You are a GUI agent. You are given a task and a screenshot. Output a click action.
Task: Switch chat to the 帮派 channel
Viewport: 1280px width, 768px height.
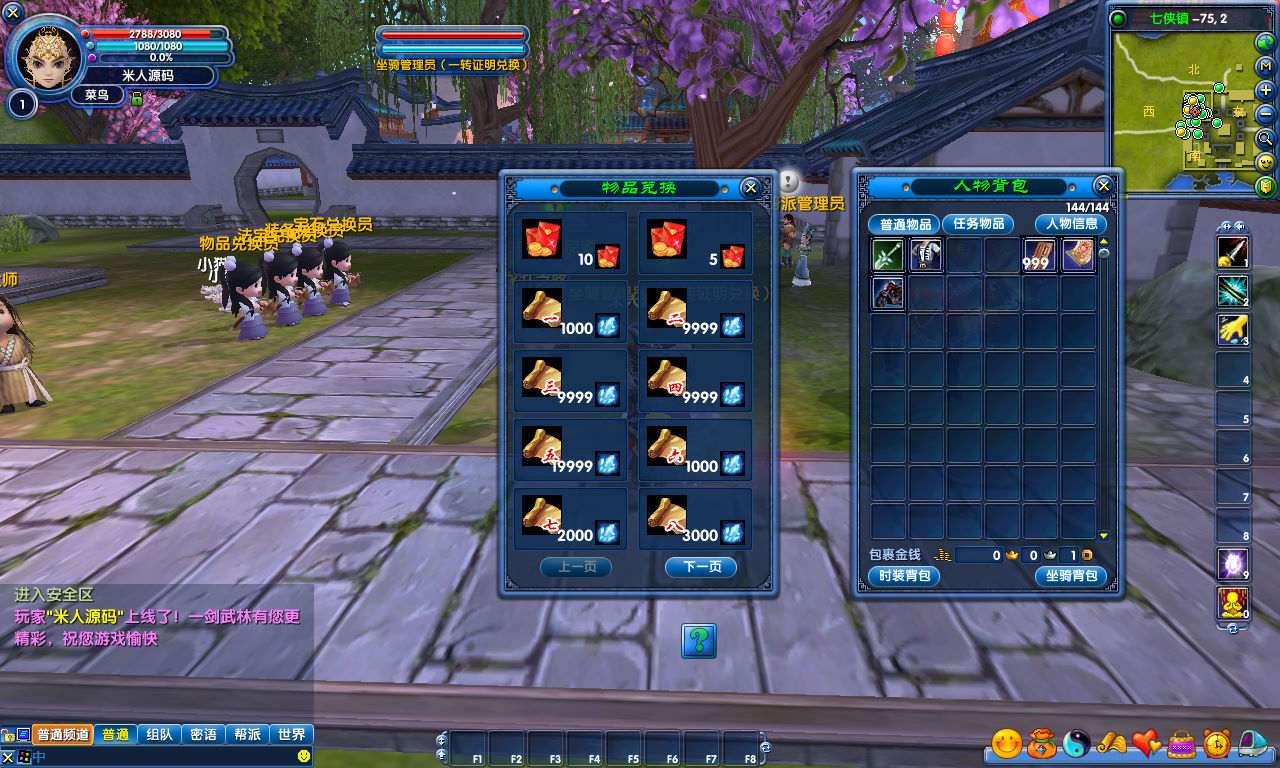pos(248,734)
